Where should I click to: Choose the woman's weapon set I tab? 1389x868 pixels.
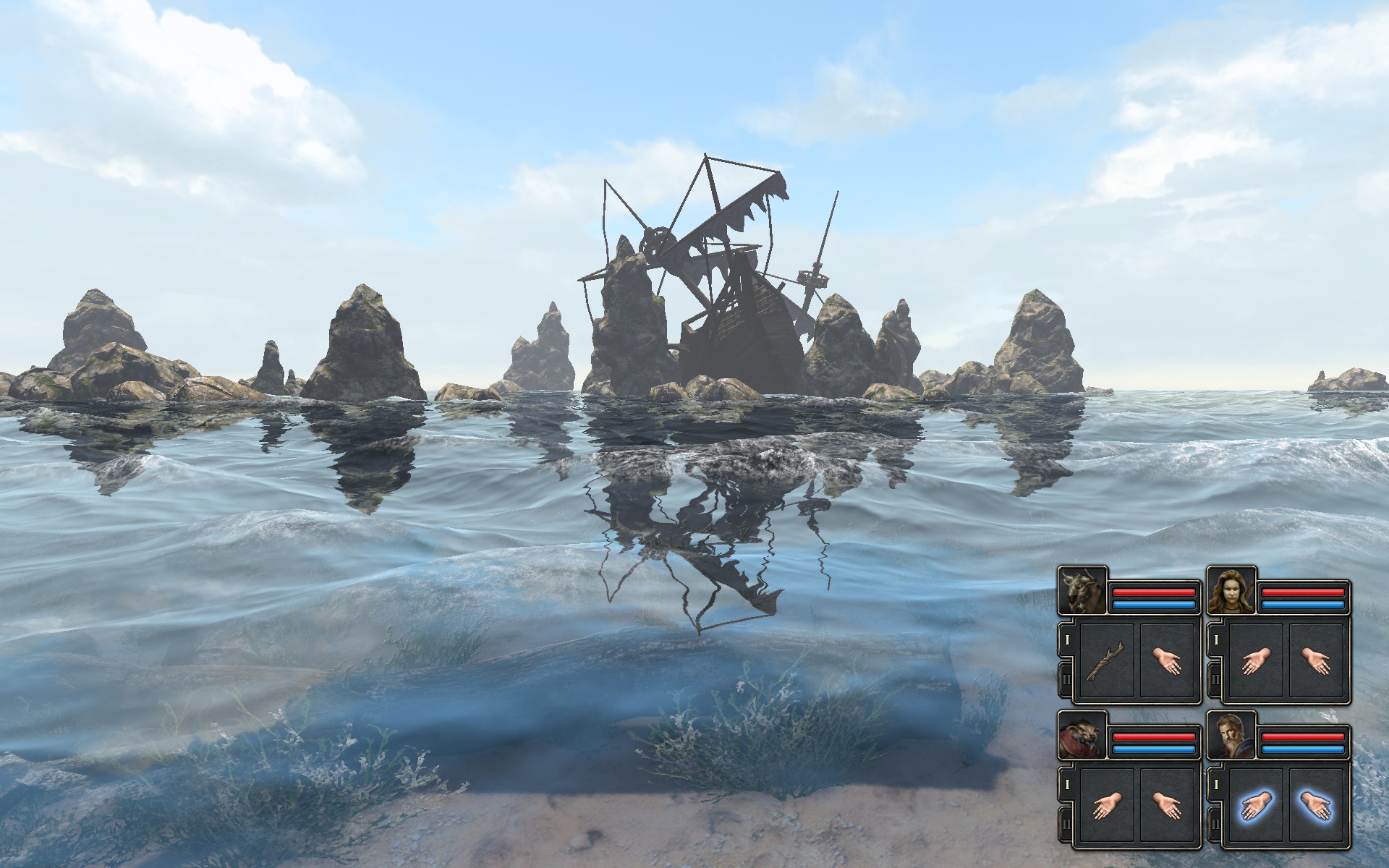click(x=1215, y=639)
